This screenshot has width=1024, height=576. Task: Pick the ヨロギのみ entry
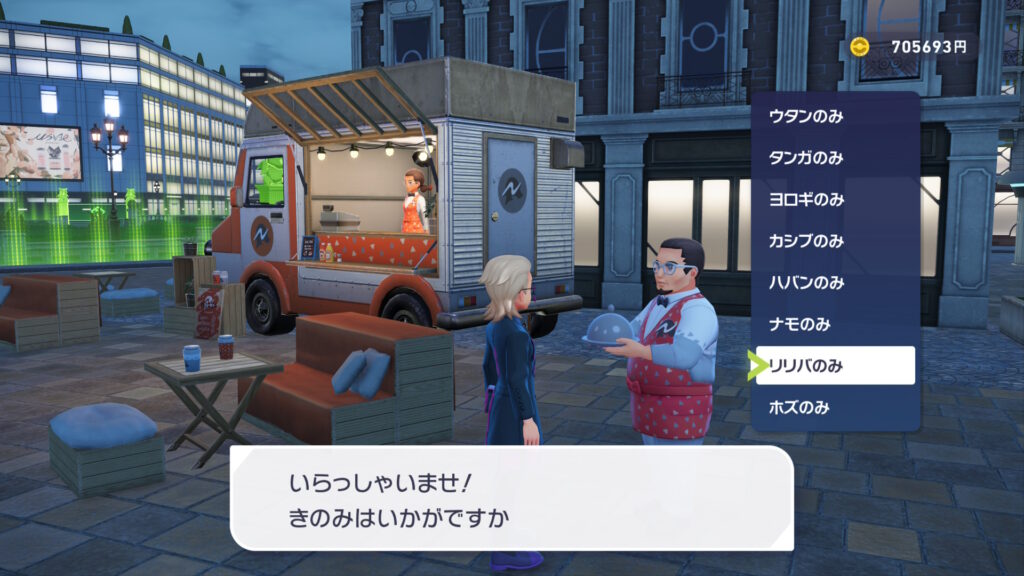click(x=835, y=199)
